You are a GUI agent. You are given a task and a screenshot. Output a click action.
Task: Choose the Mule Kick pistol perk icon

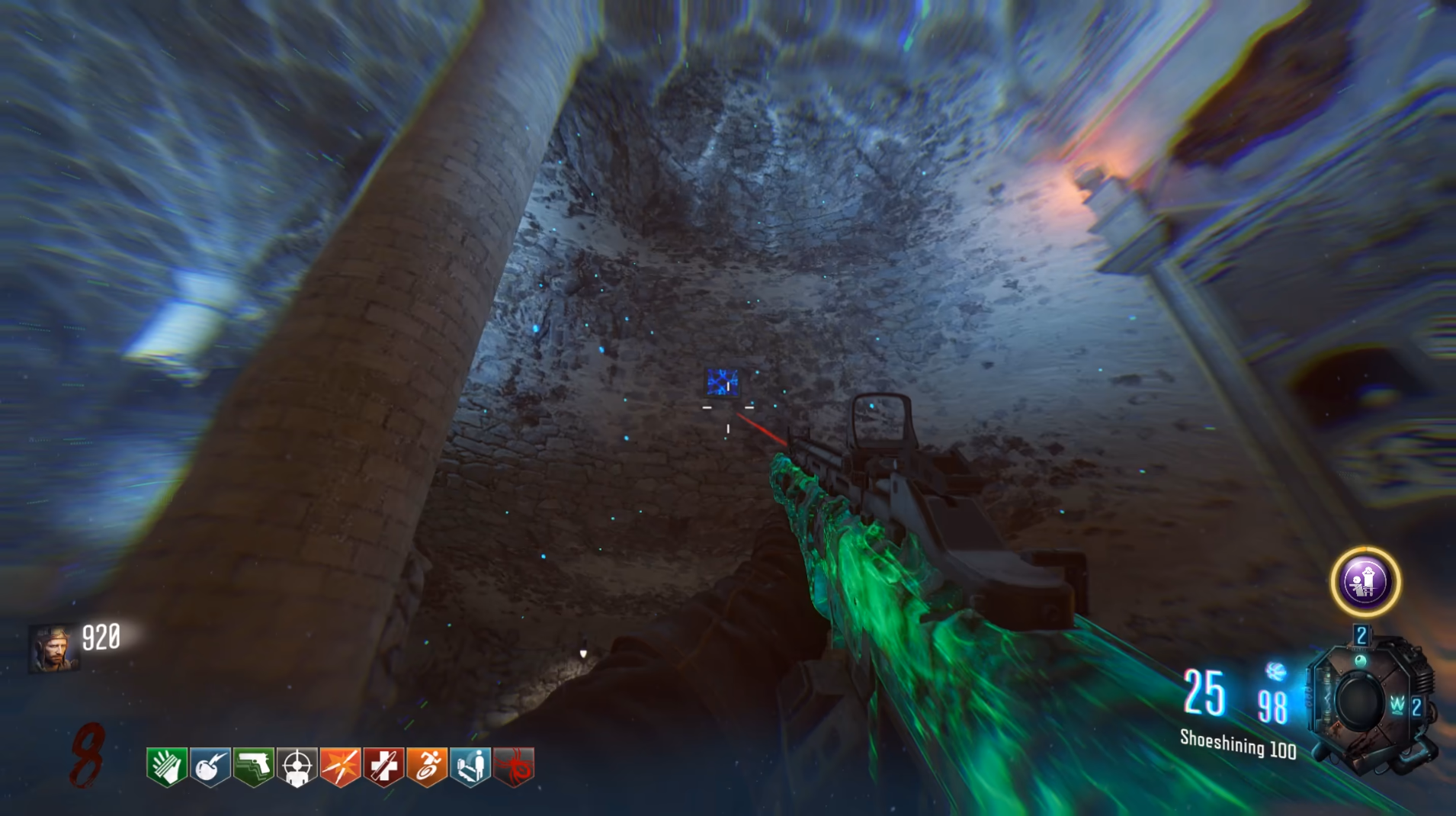pyautogui.click(x=254, y=766)
